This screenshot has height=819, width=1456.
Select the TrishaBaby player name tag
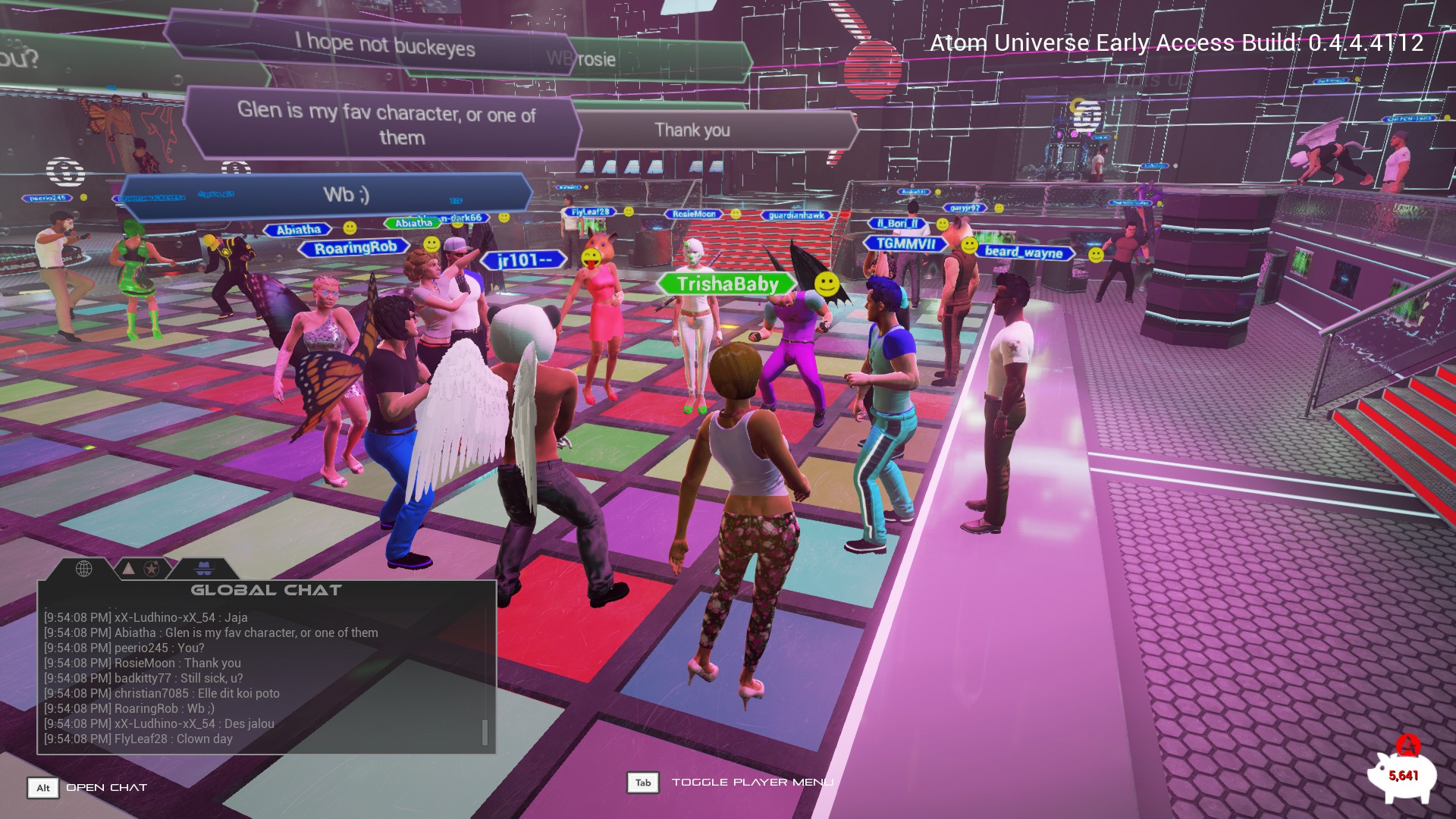click(726, 284)
